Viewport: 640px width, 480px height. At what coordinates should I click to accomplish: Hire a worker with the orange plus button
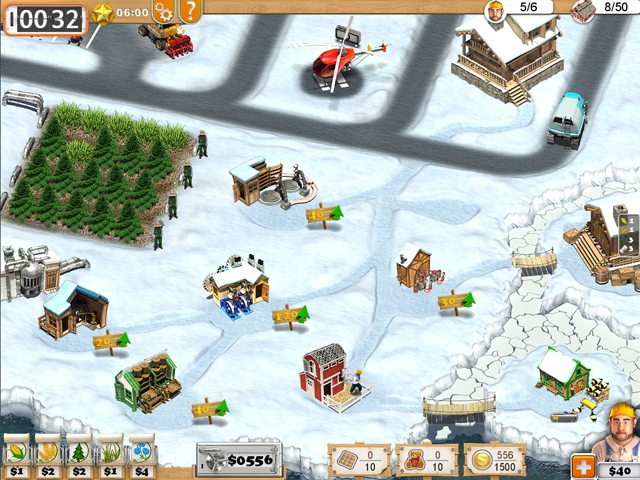pyautogui.click(x=582, y=466)
